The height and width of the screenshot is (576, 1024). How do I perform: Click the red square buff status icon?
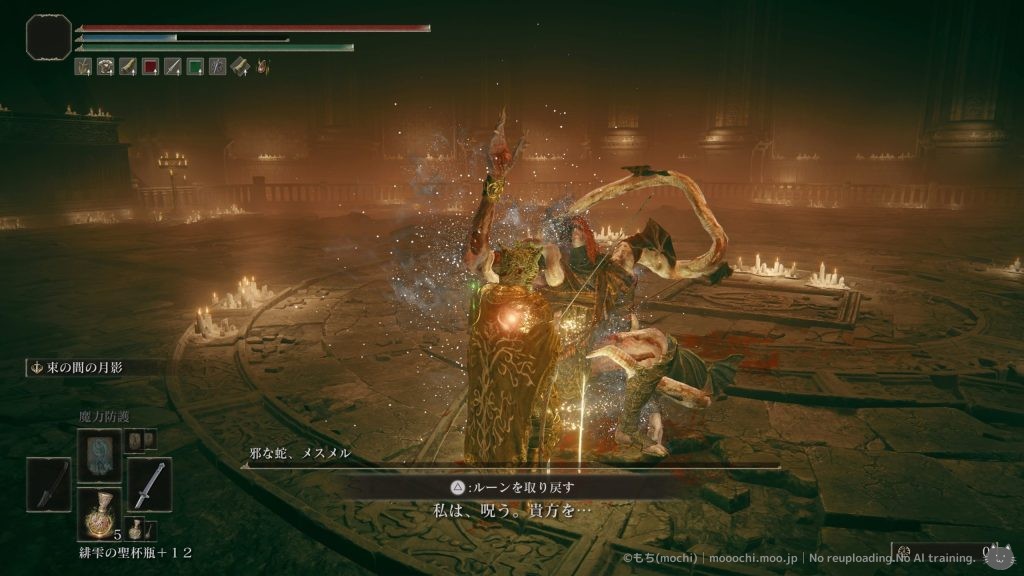[150, 67]
